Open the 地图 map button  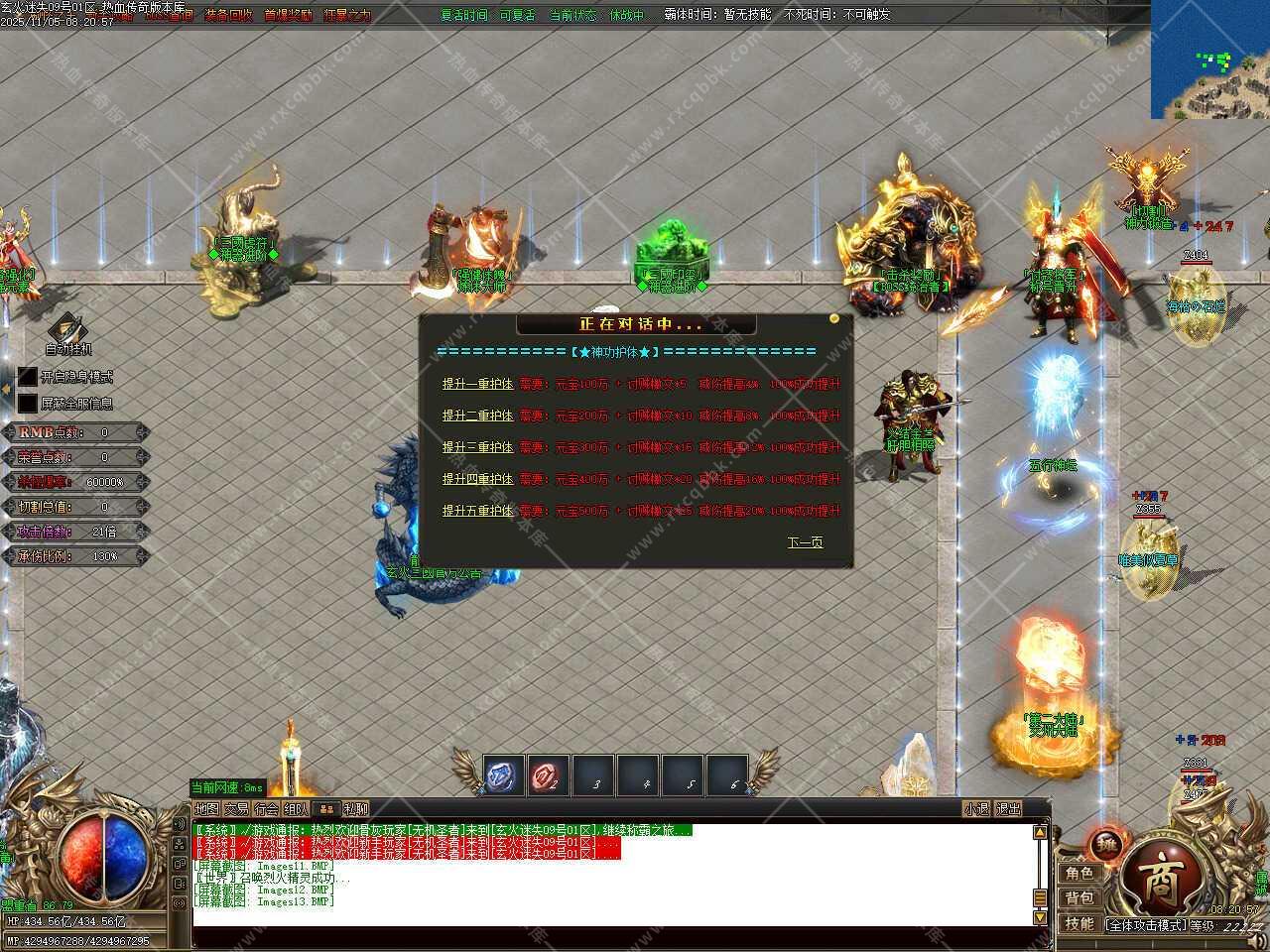[x=206, y=809]
